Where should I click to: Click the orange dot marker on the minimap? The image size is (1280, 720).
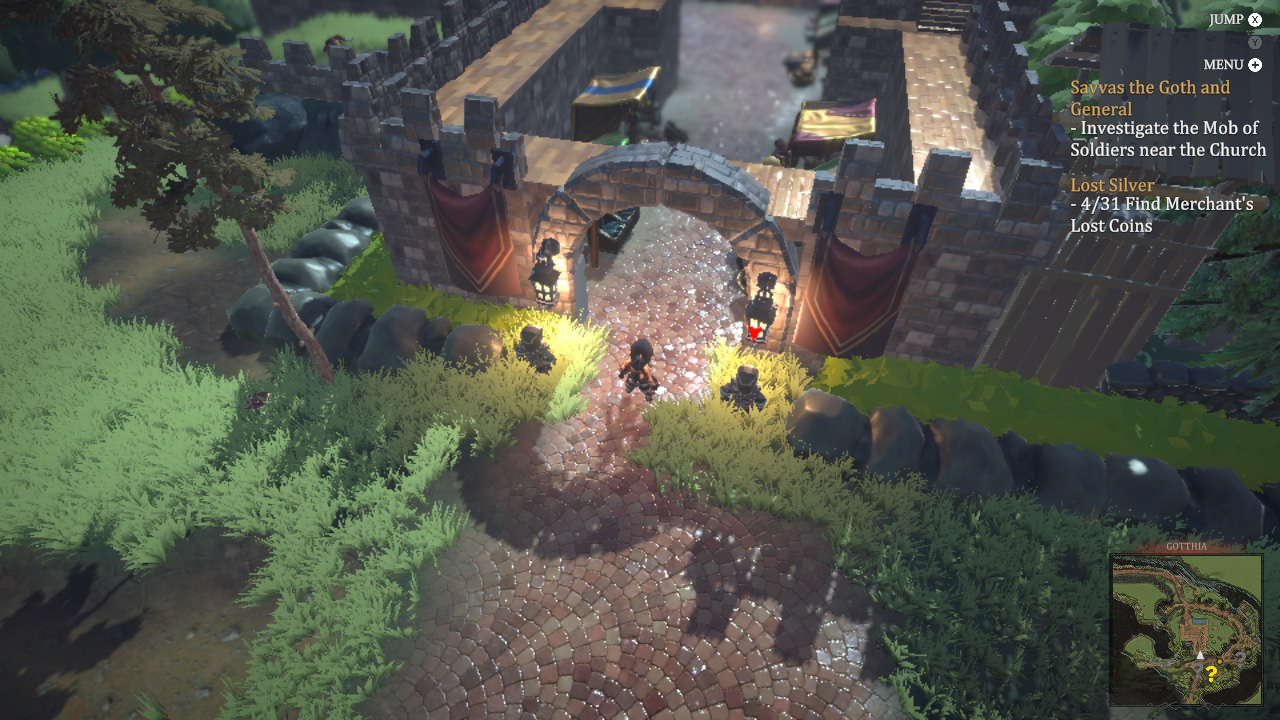(x=1219, y=661)
